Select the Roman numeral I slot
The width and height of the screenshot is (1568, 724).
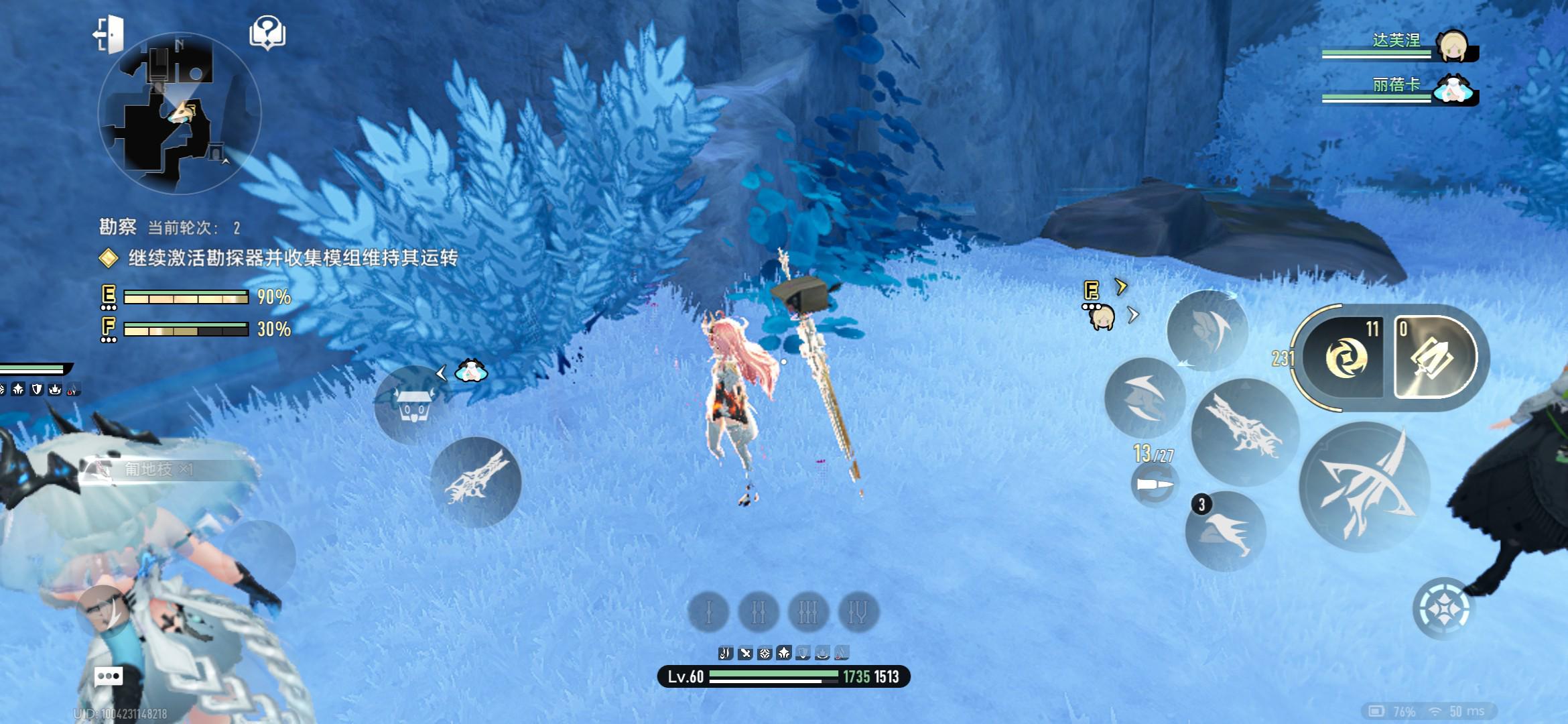point(708,612)
